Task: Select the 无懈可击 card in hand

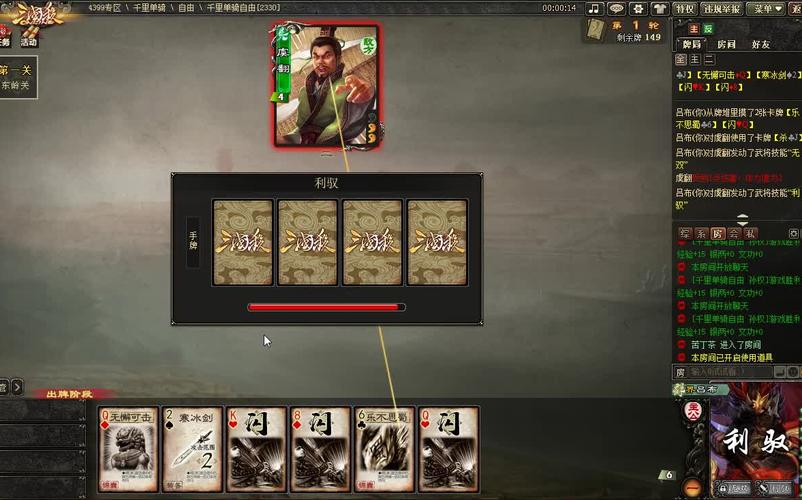Action: (128, 448)
